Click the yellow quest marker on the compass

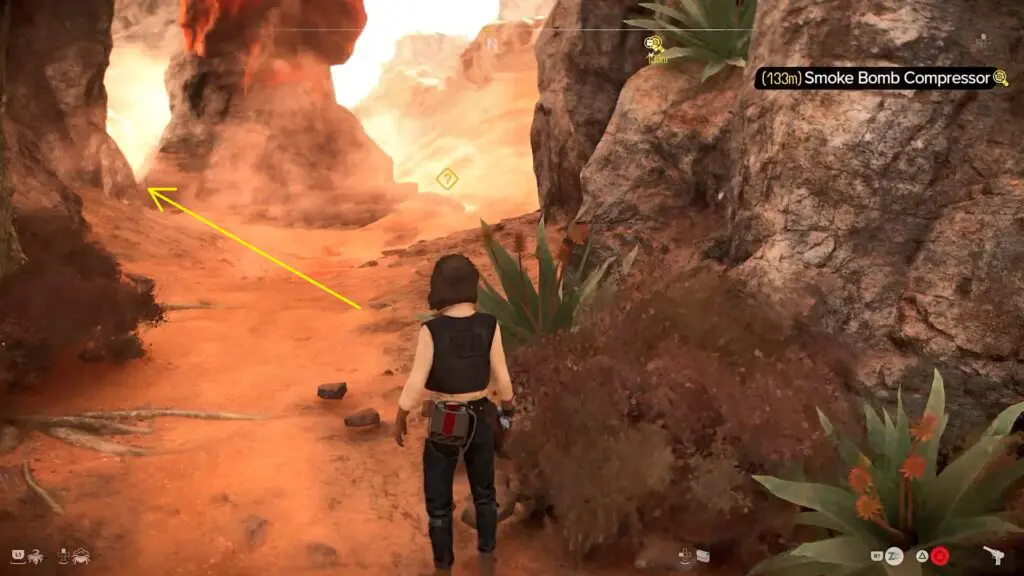tap(655, 44)
